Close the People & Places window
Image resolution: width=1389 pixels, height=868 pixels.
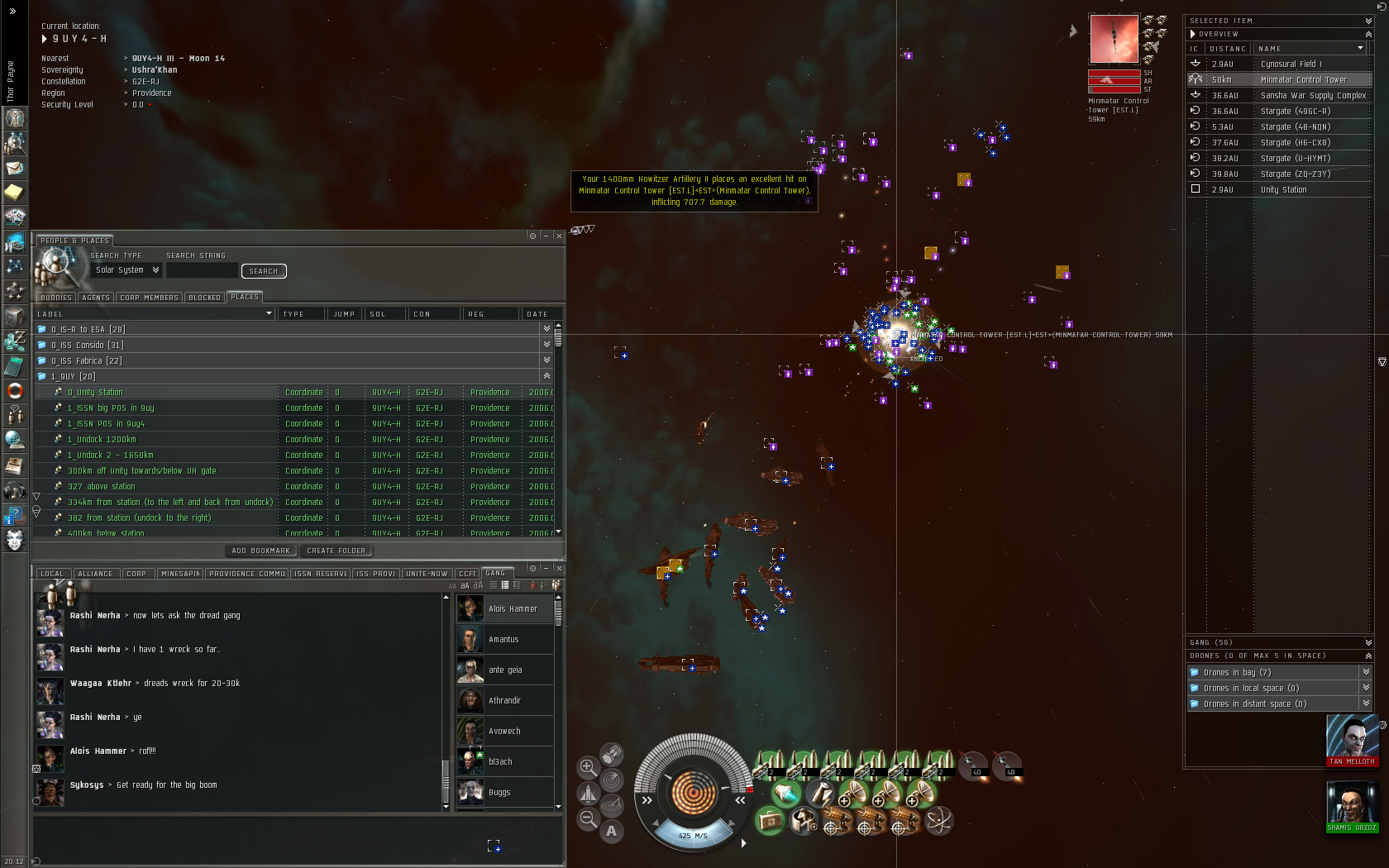pyautogui.click(x=559, y=236)
